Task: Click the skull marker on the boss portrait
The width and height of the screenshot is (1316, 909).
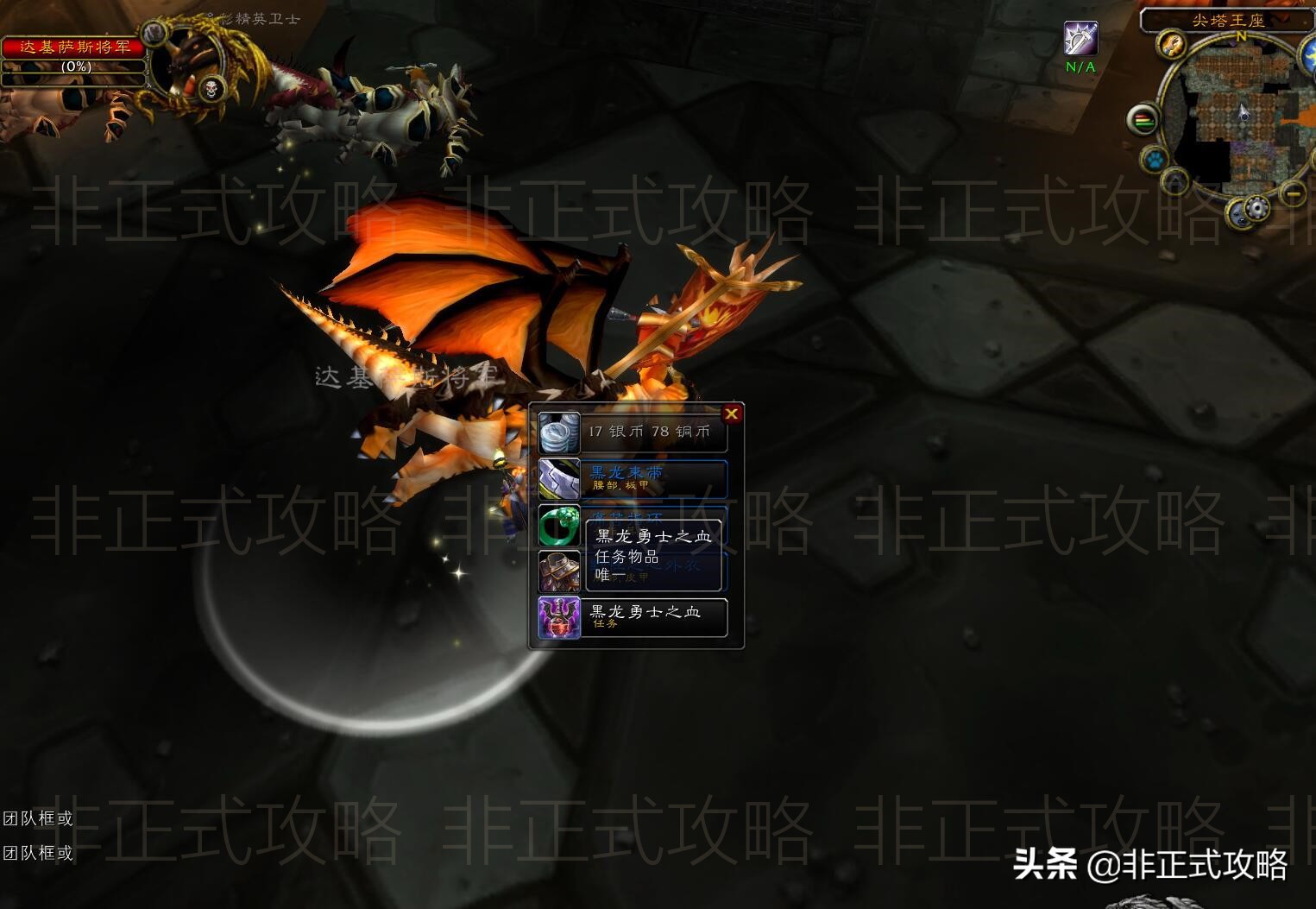Action: [211, 88]
